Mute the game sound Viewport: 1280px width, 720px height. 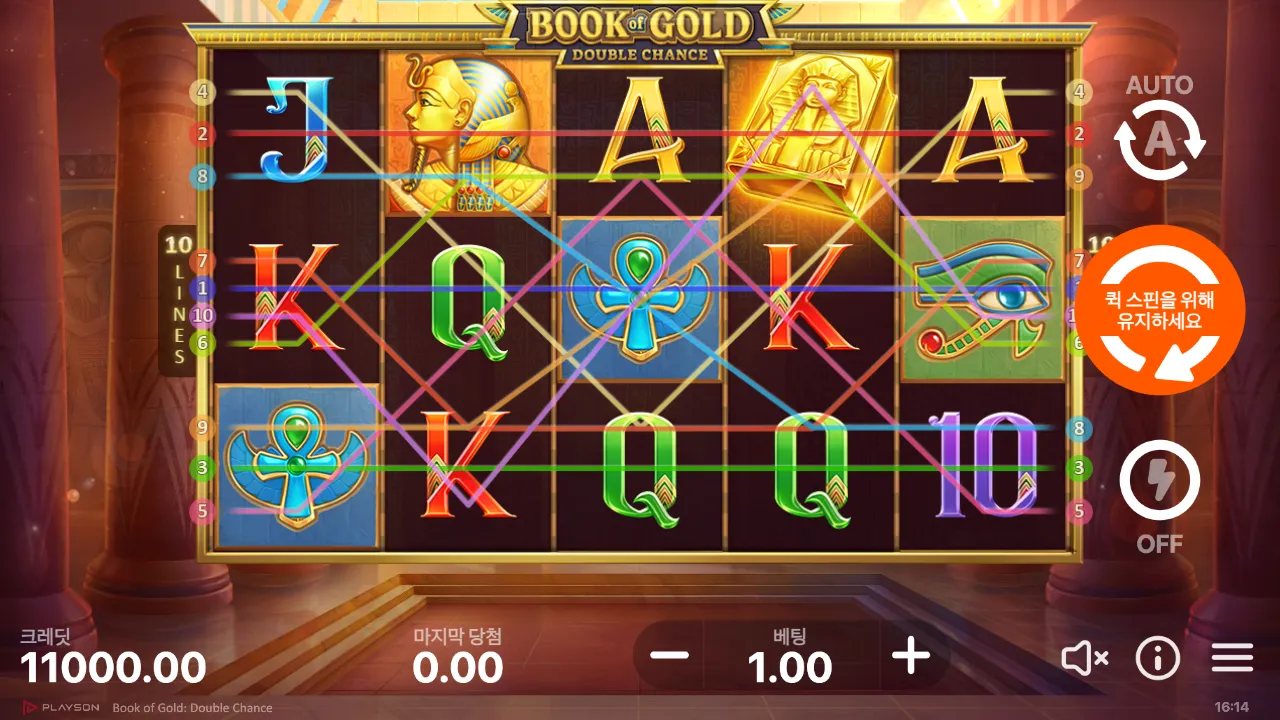tap(1083, 658)
